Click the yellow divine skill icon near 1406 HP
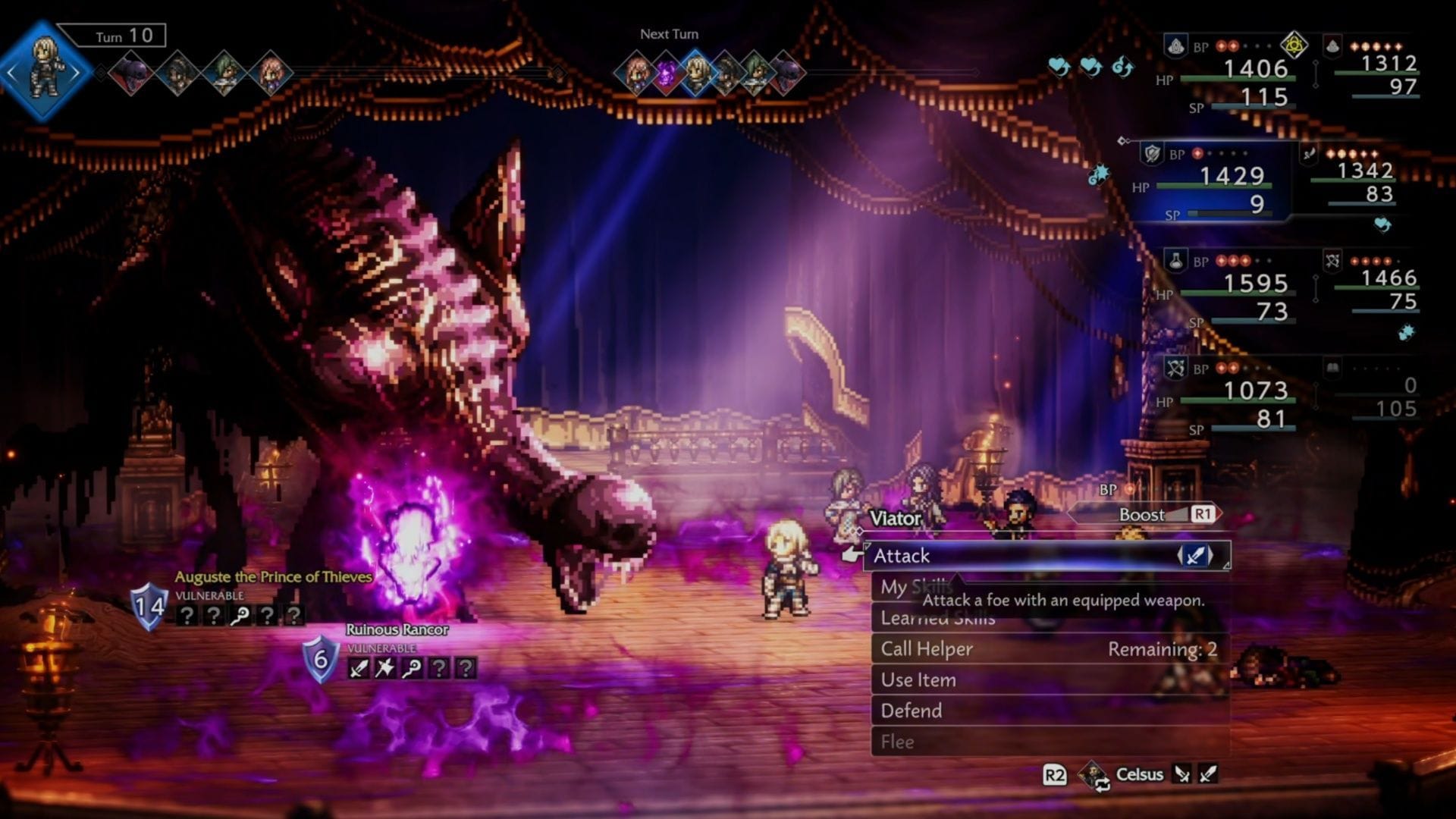The width and height of the screenshot is (1456, 819). click(x=1294, y=45)
